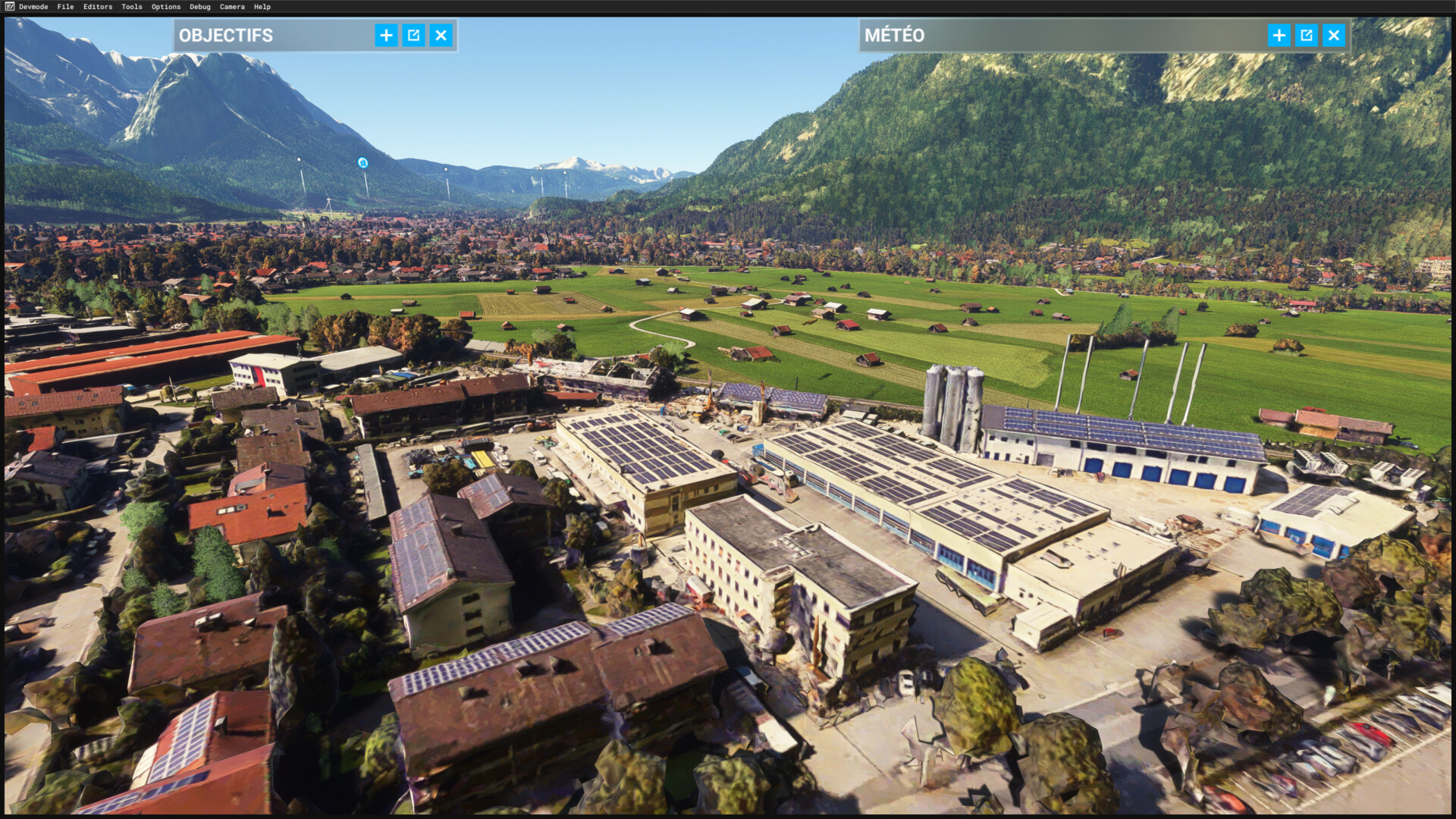
Task: Open the Help menu
Action: point(262,7)
